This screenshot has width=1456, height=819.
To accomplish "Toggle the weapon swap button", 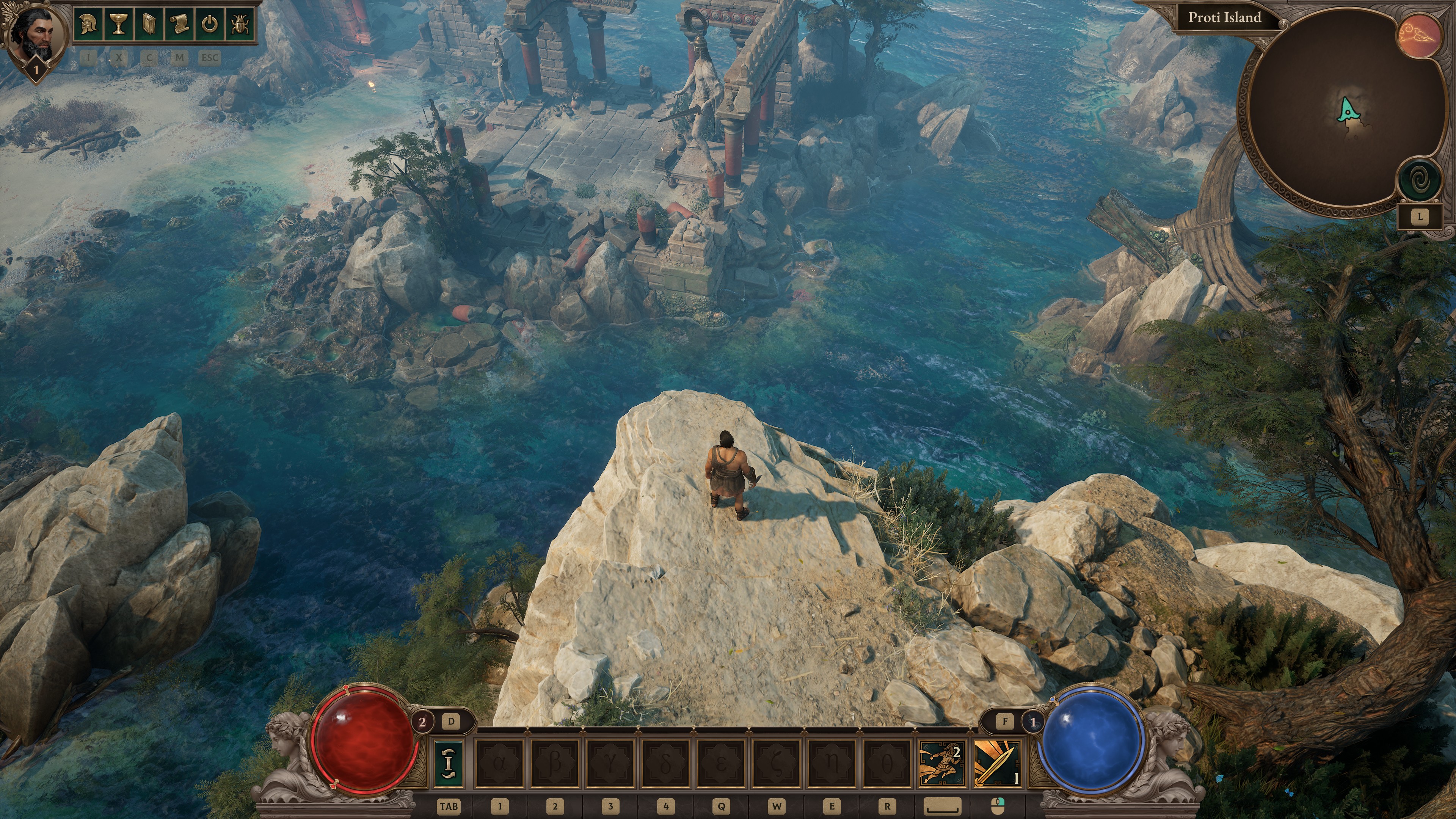I will tap(449, 764).
